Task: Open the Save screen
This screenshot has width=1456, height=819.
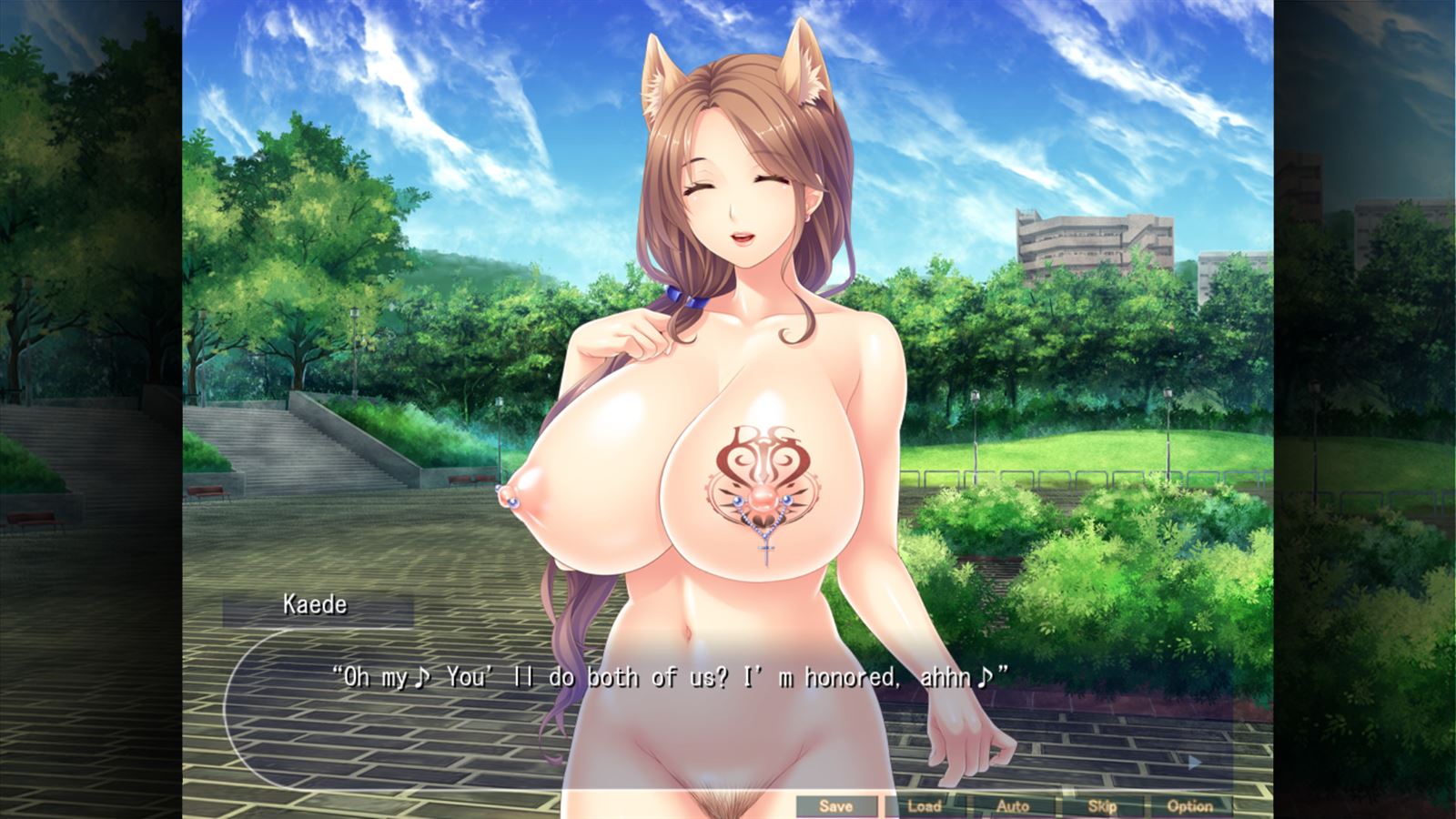Action: [836, 805]
